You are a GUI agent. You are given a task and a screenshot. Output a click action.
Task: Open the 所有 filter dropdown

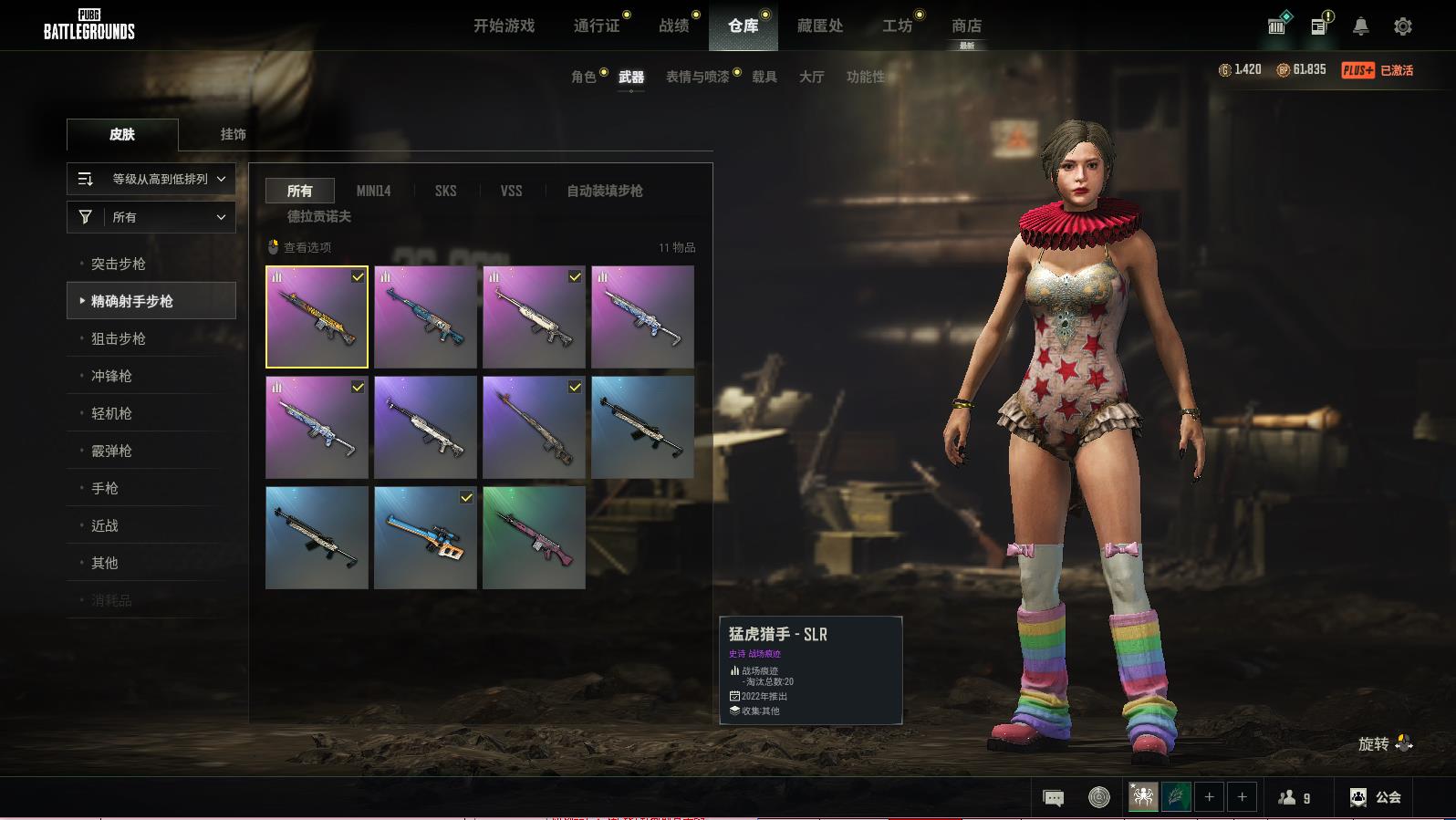tap(151, 217)
